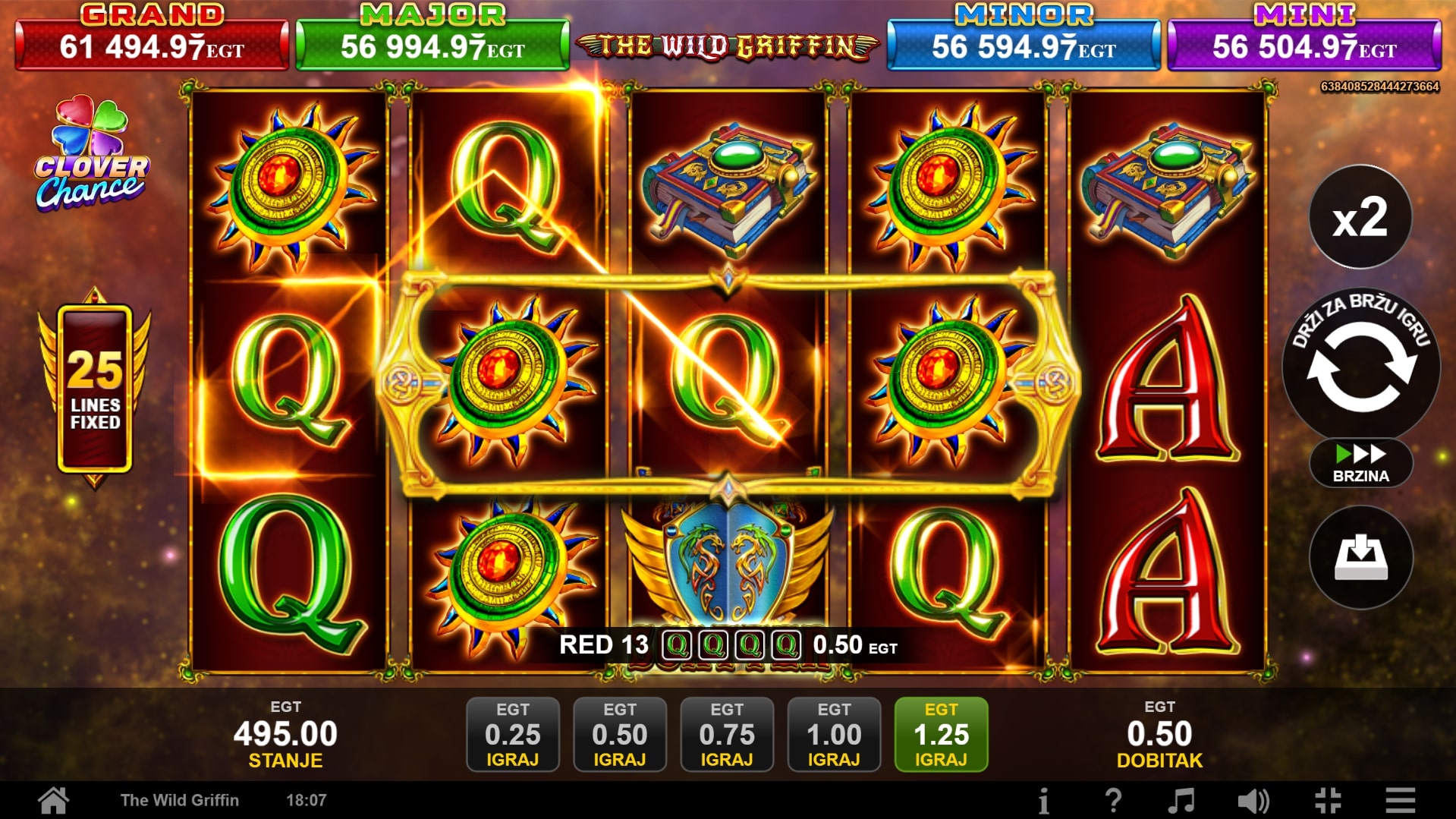Go to the home lobby
Viewport: 1456px width, 819px height.
point(54,800)
